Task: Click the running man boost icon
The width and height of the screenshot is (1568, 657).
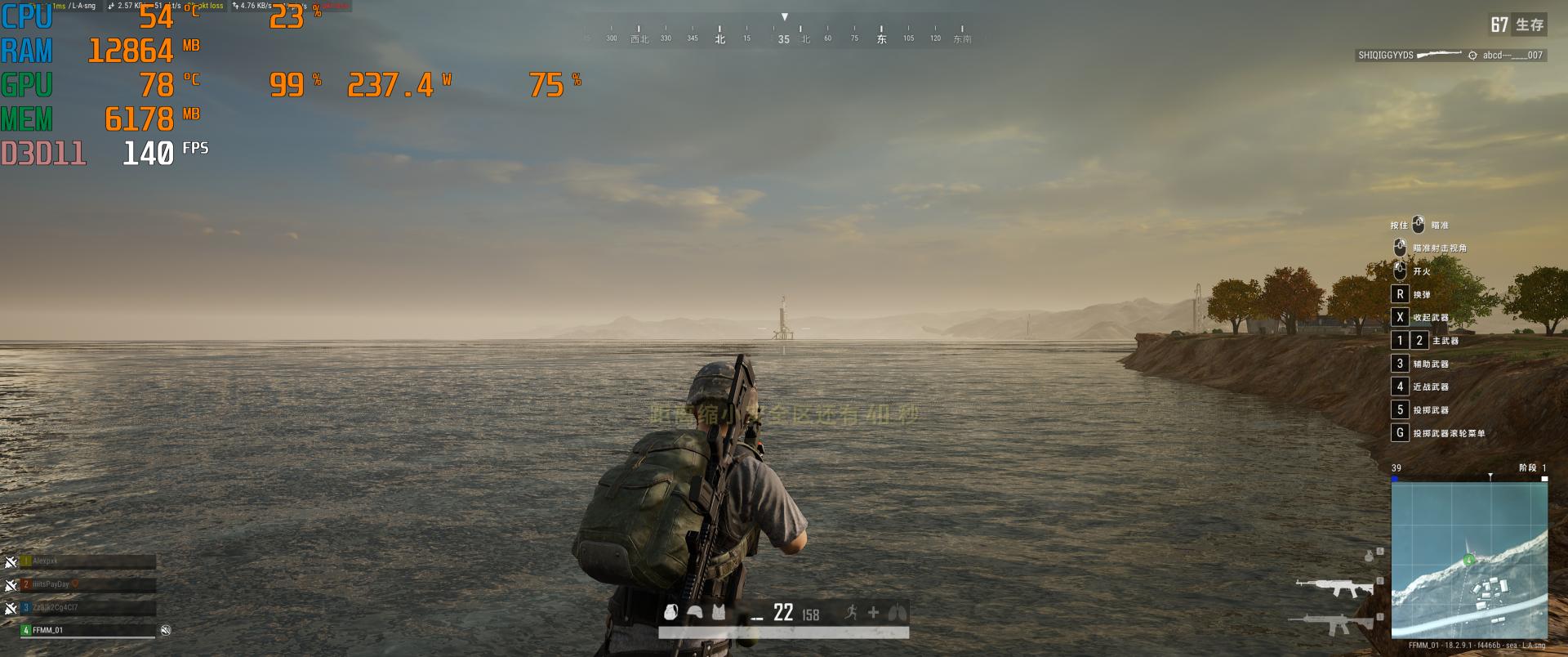Action: (x=851, y=612)
